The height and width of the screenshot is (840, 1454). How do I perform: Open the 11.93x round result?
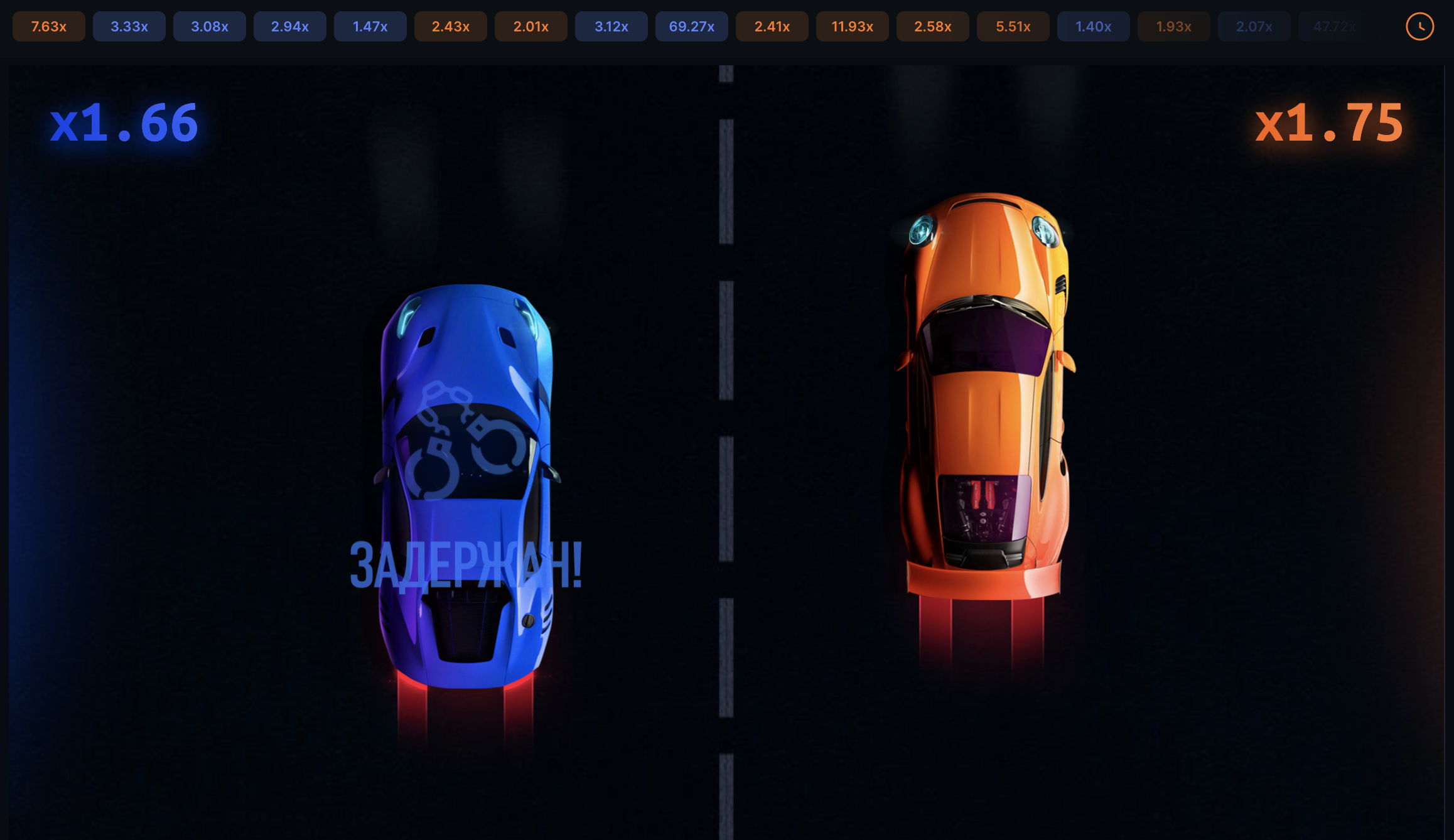click(853, 26)
